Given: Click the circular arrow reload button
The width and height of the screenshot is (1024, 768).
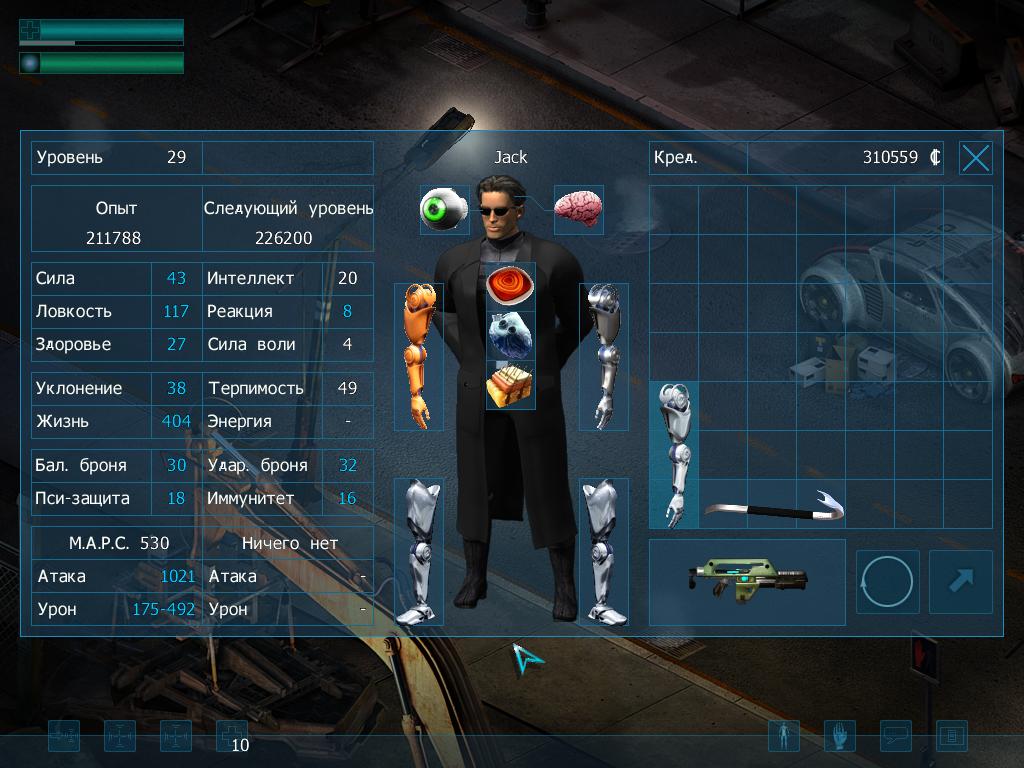Looking at the screenshot, I should 887,582.
